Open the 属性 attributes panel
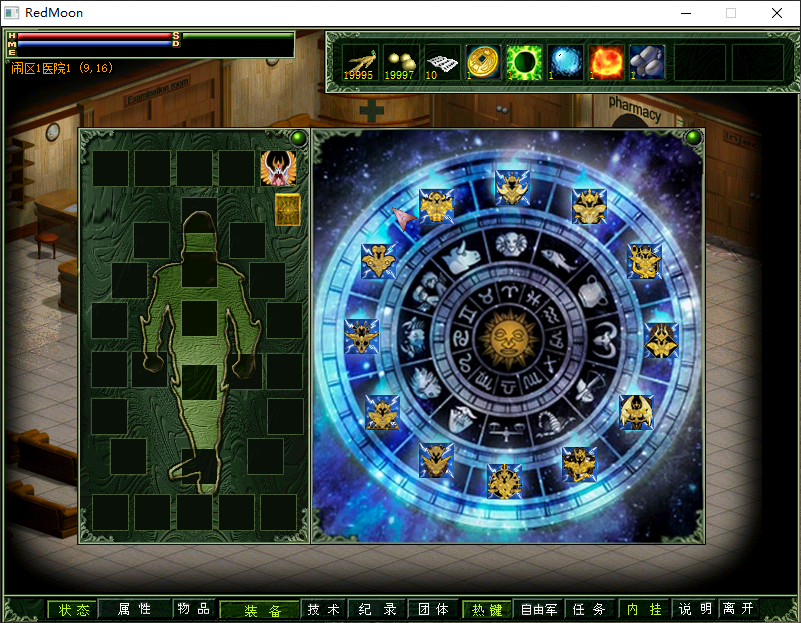 (134, 609)
